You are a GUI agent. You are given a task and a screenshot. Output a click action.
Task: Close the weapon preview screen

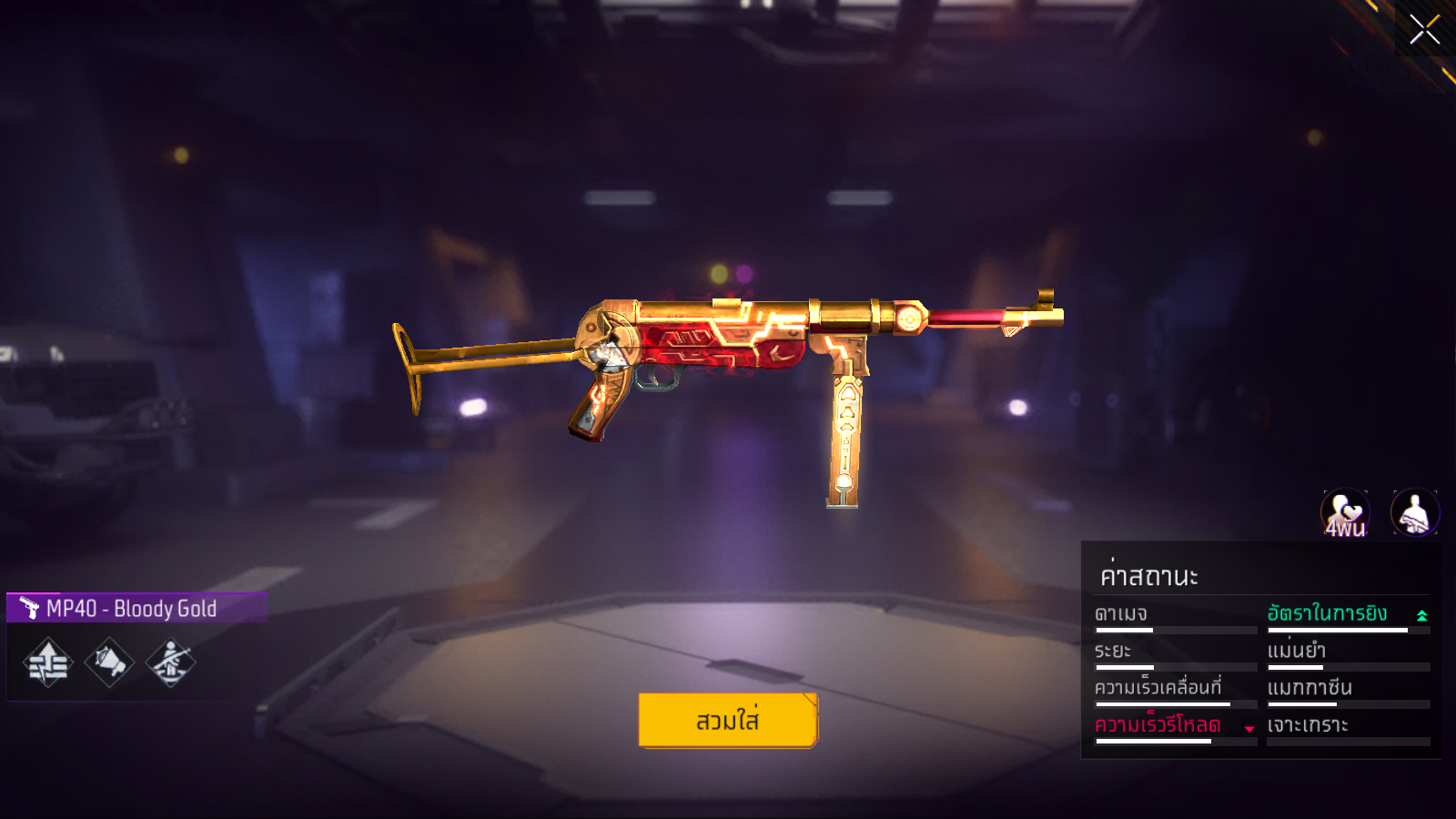(x=1424, y=29)
